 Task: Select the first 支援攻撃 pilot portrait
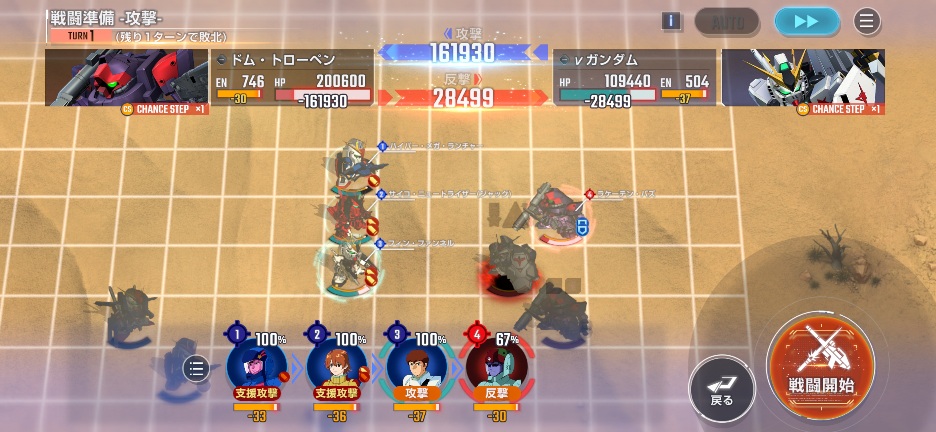click(256, 362)
